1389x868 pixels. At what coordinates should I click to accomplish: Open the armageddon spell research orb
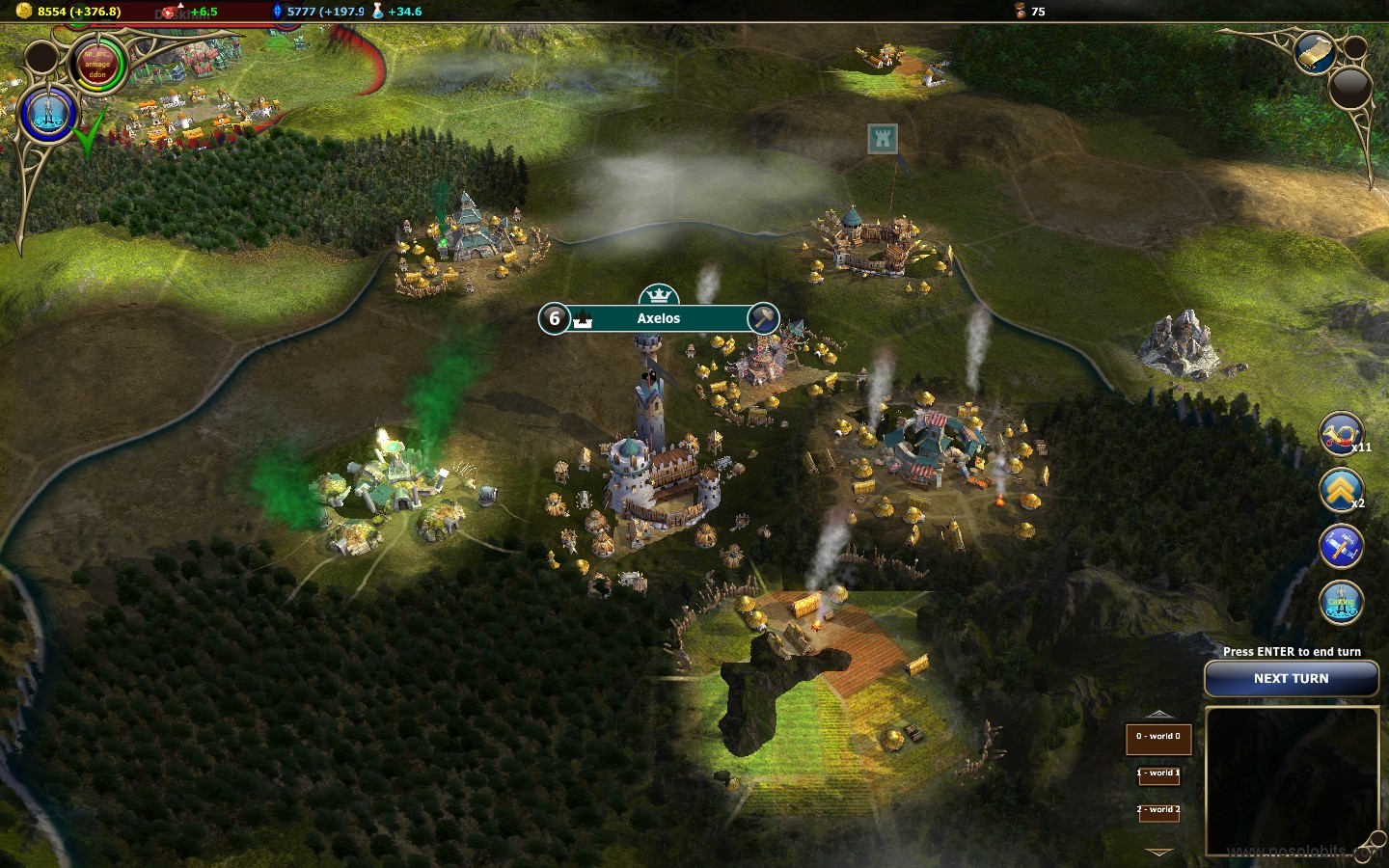click(x=97, y=66)
